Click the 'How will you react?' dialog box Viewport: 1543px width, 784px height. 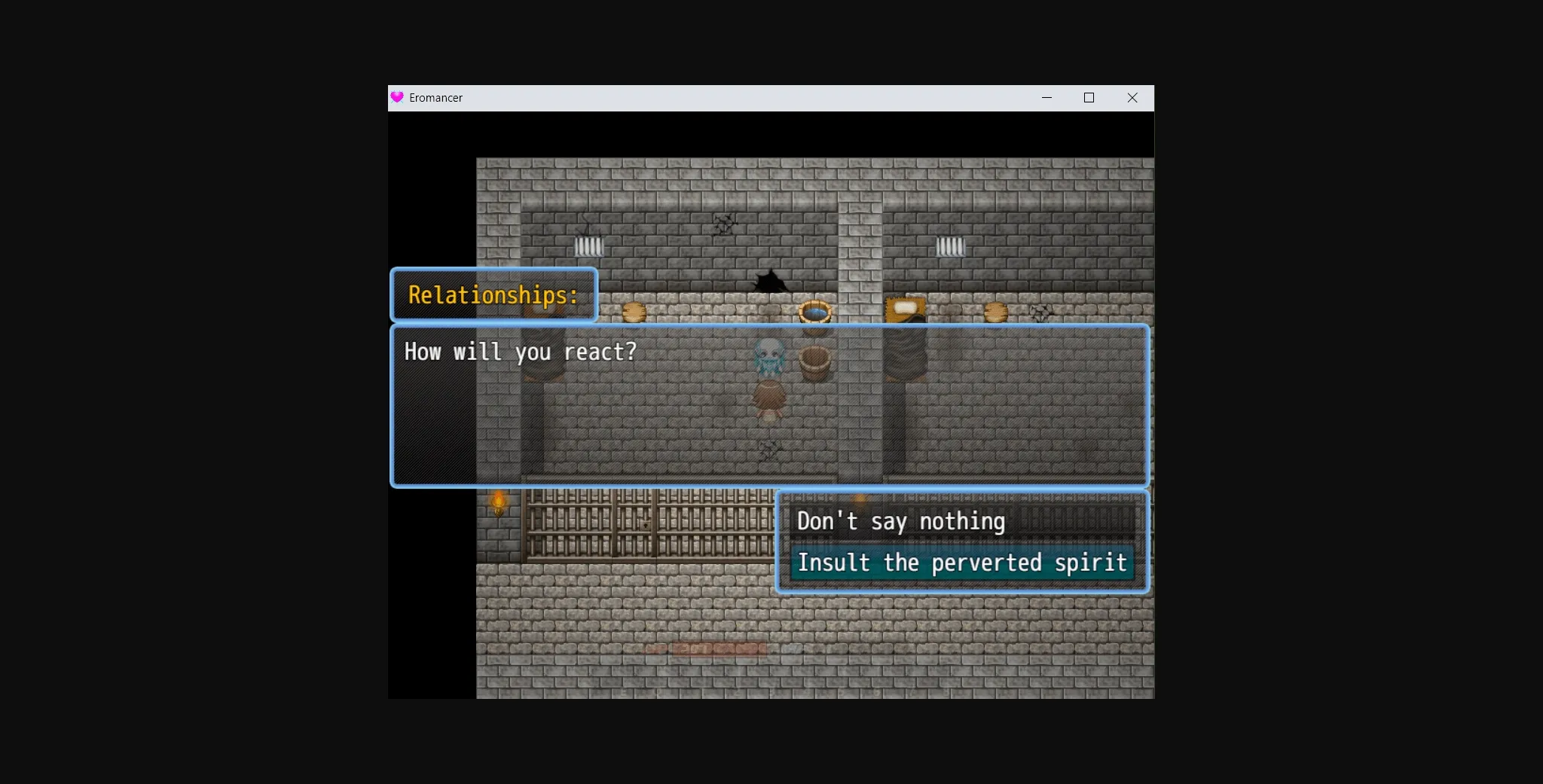[x=520, y=351]
